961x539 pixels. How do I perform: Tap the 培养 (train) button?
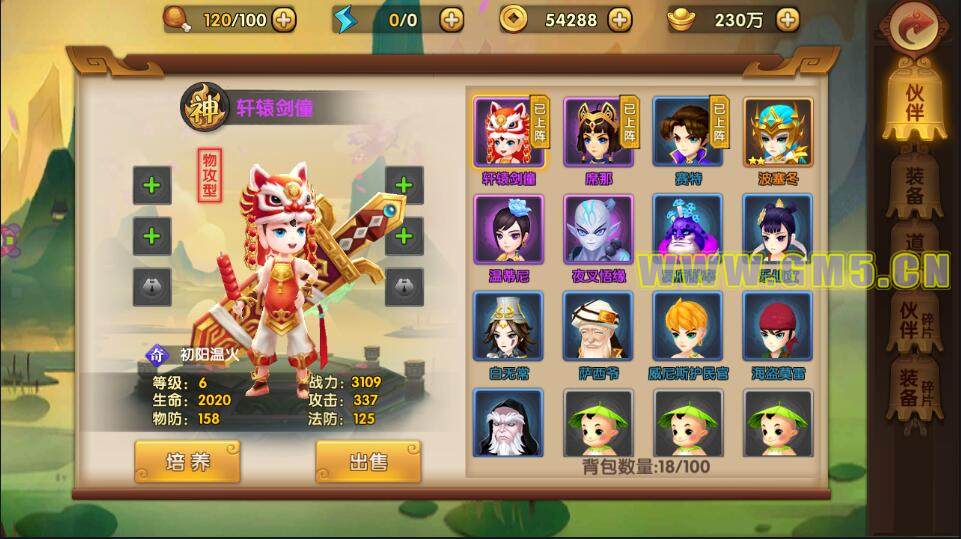point(187,461)
